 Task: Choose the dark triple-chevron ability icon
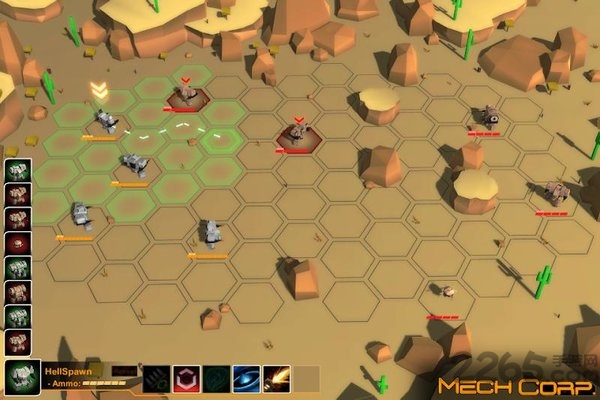157,379
